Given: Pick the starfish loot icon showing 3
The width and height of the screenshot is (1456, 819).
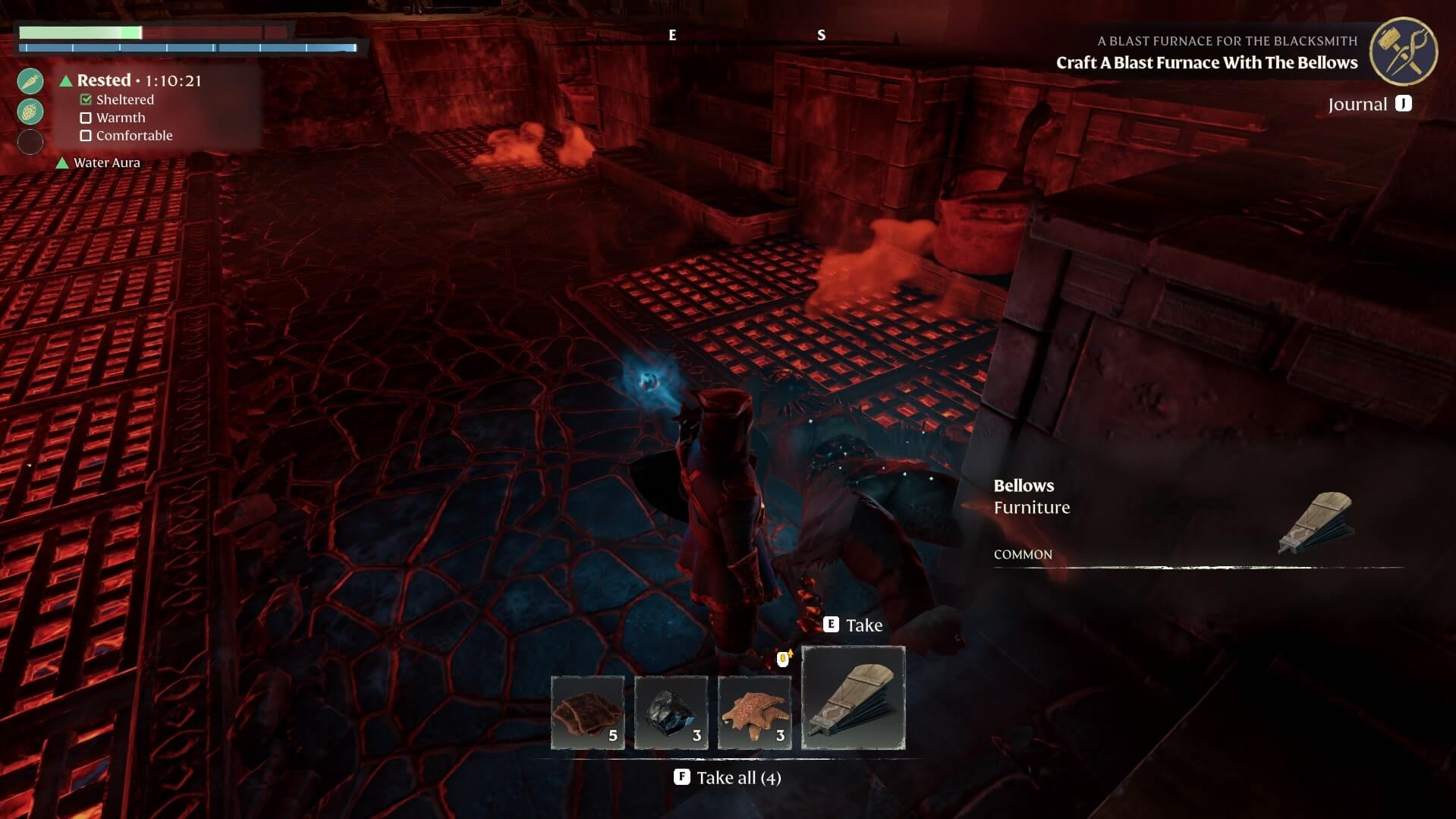Looking at the screenshot, I should point(755,712).
